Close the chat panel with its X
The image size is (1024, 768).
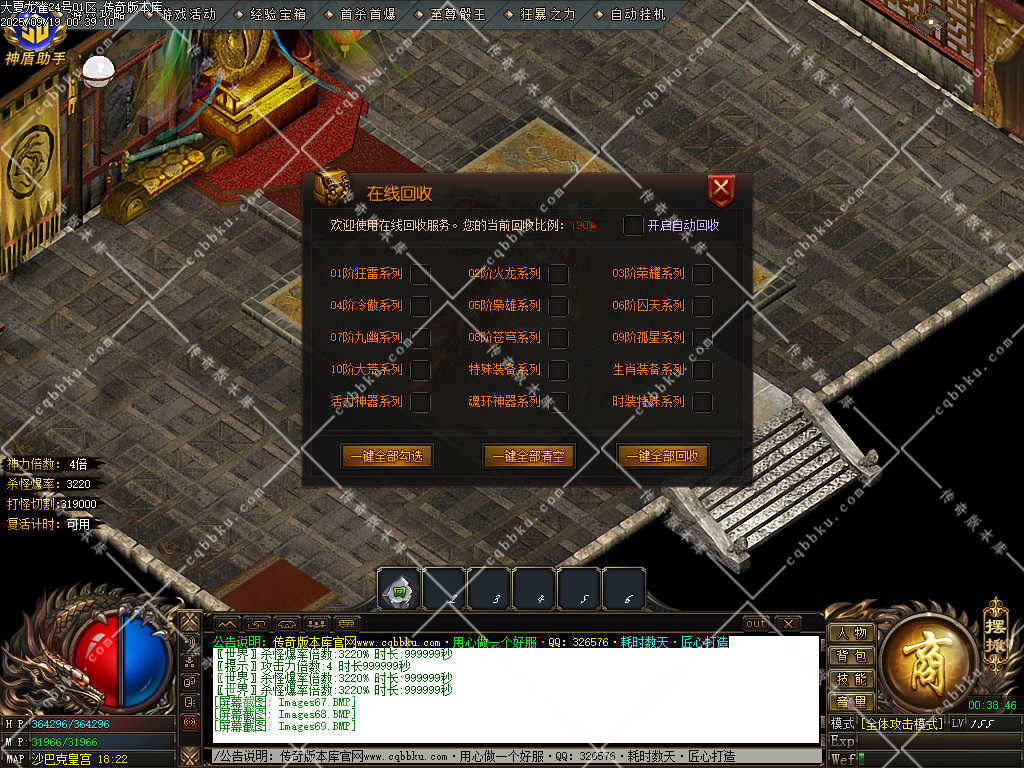(788, 624)
